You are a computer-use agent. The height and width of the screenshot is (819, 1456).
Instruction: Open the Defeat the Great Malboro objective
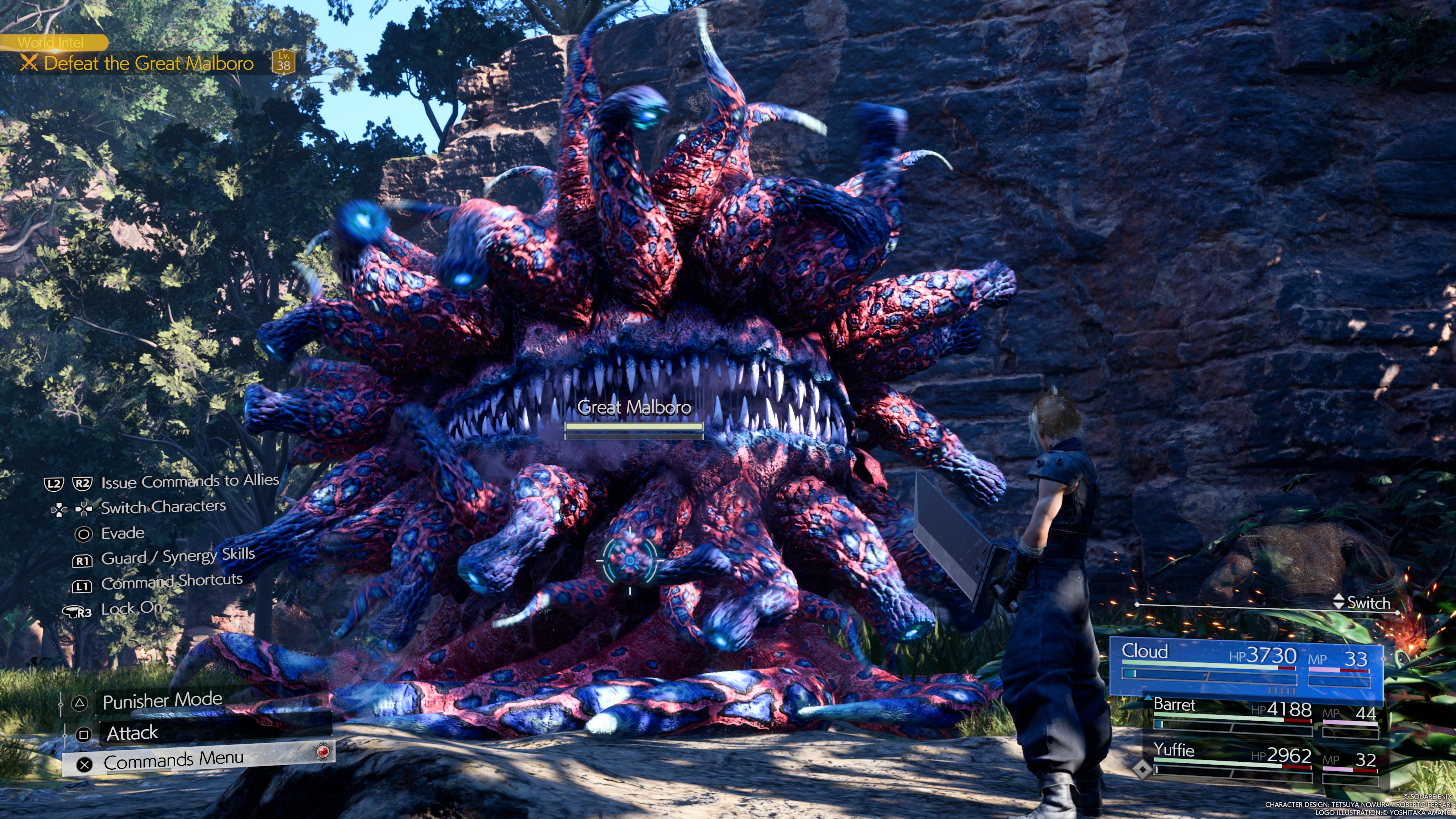point(148,63)
